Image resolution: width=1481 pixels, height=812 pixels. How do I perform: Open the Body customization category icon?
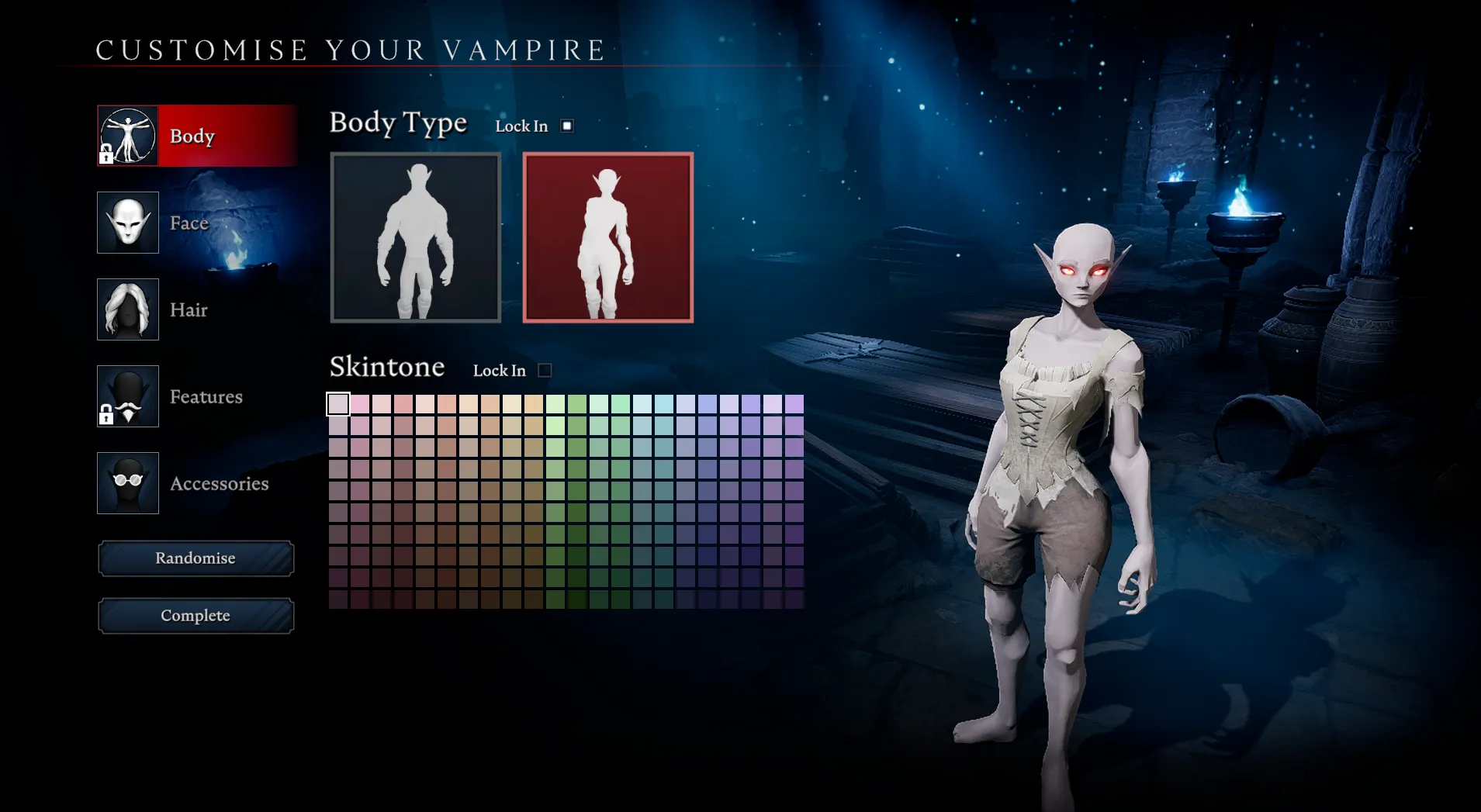pyautogui.click(x=127, y=135)
